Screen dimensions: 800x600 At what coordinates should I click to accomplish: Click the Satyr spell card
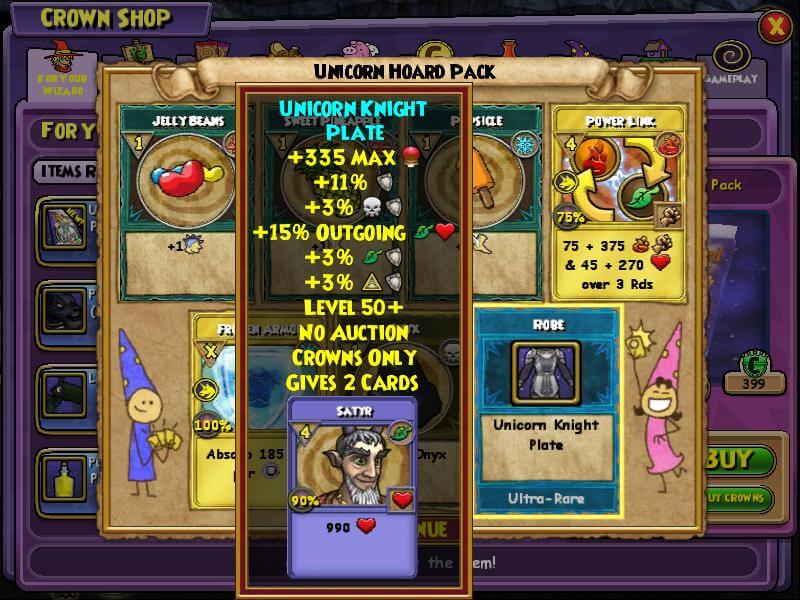point(353,485)
